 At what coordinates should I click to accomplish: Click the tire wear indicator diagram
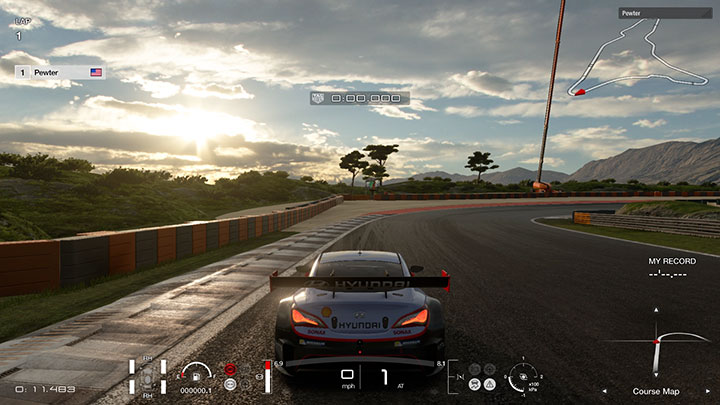pyautogui.click(x=147, y=378)
